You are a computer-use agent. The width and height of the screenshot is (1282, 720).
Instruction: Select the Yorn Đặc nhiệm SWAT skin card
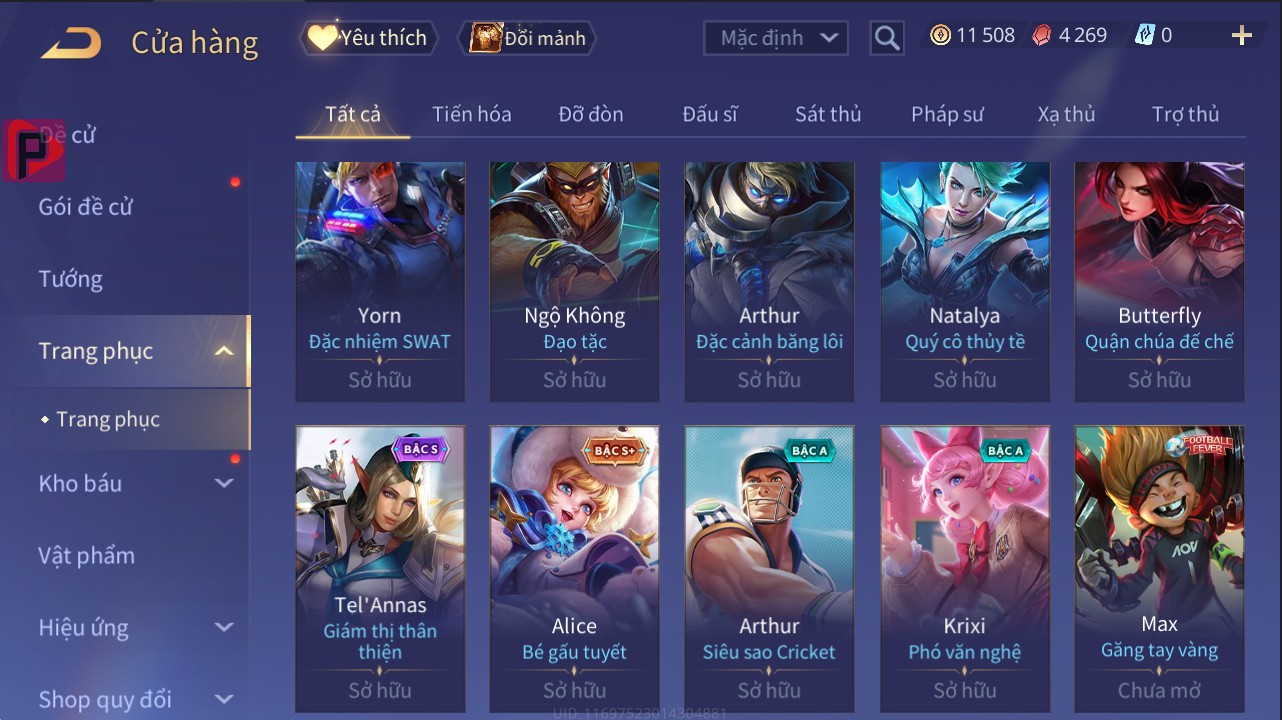(x=380, y=280)
